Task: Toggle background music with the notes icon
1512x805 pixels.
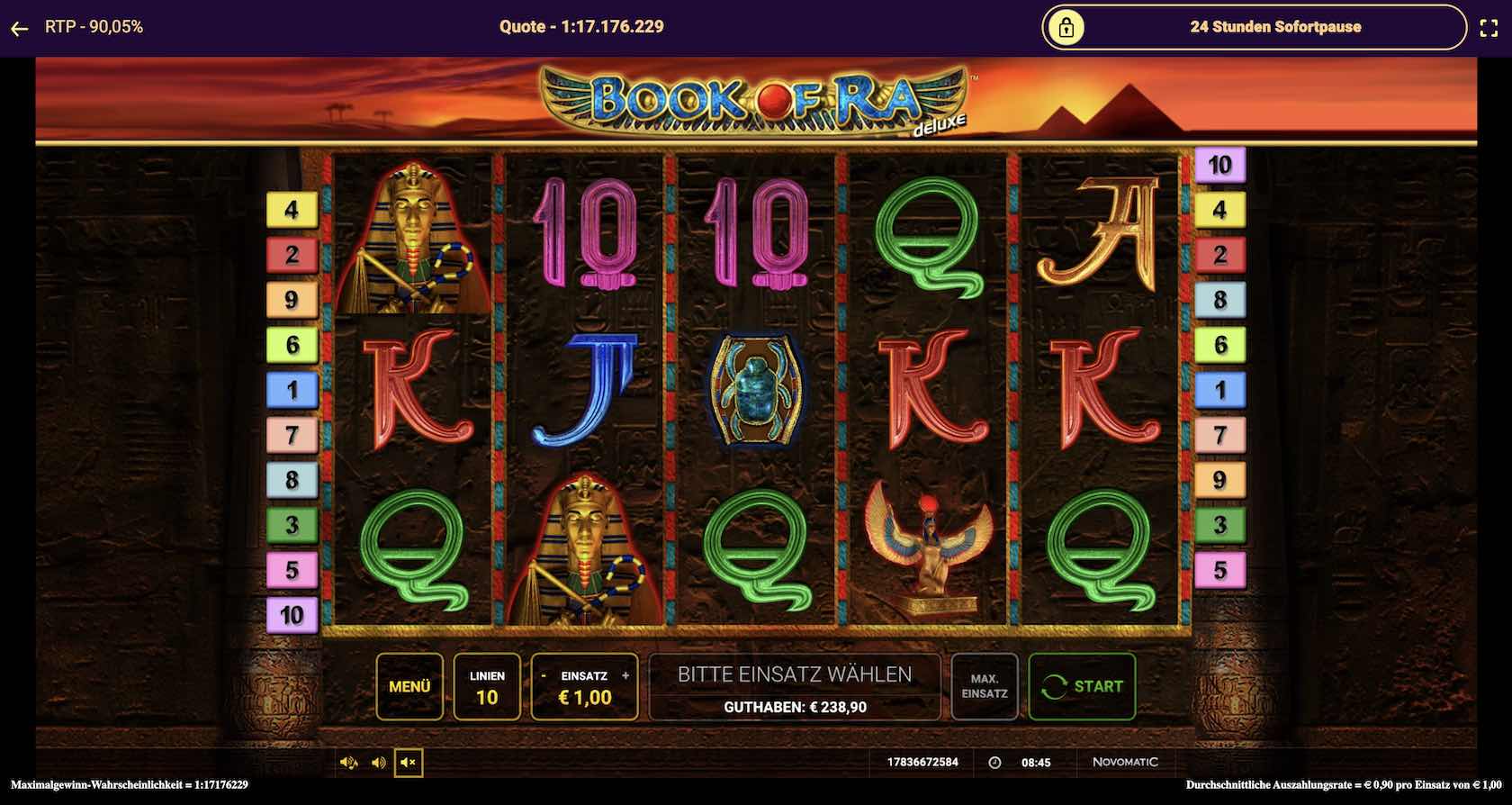Action: (x=349, y=763)
